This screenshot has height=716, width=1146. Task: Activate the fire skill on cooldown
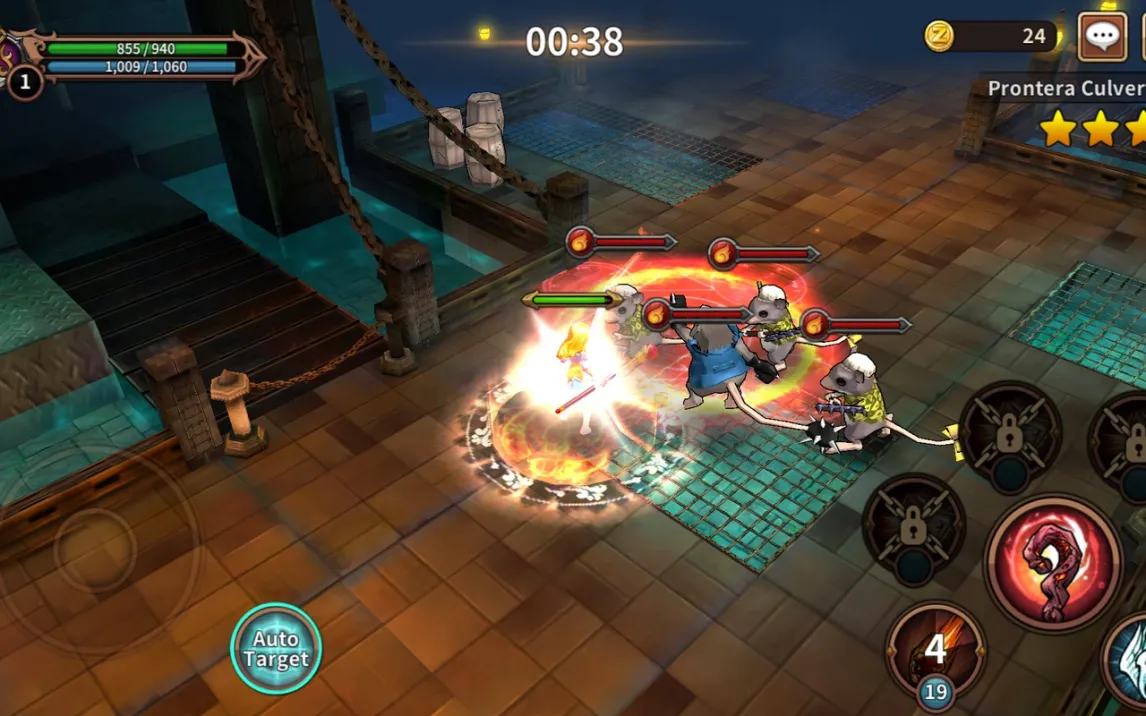936,650
